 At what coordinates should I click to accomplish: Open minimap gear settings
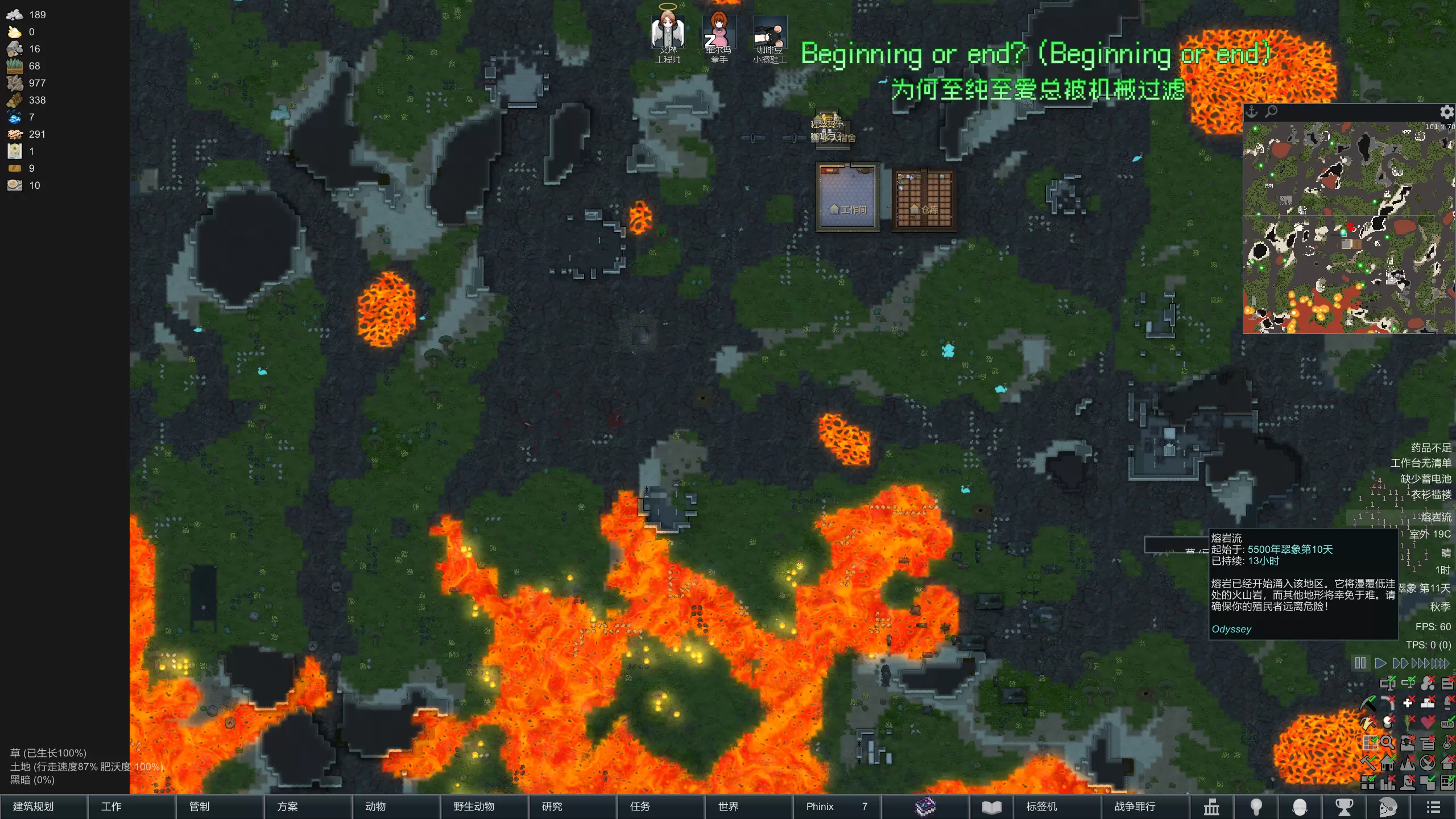pyautogui.click(x=1447, y=111)
